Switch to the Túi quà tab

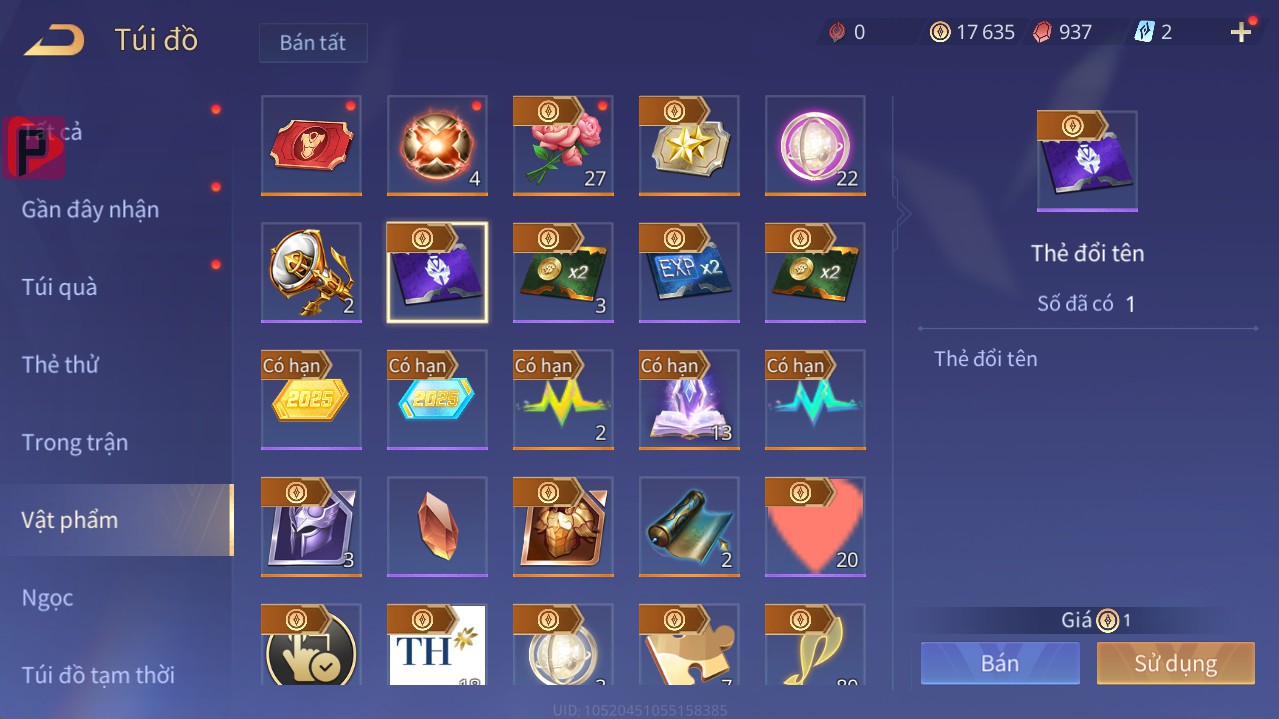pyautogui.click(x=60, y=287)
